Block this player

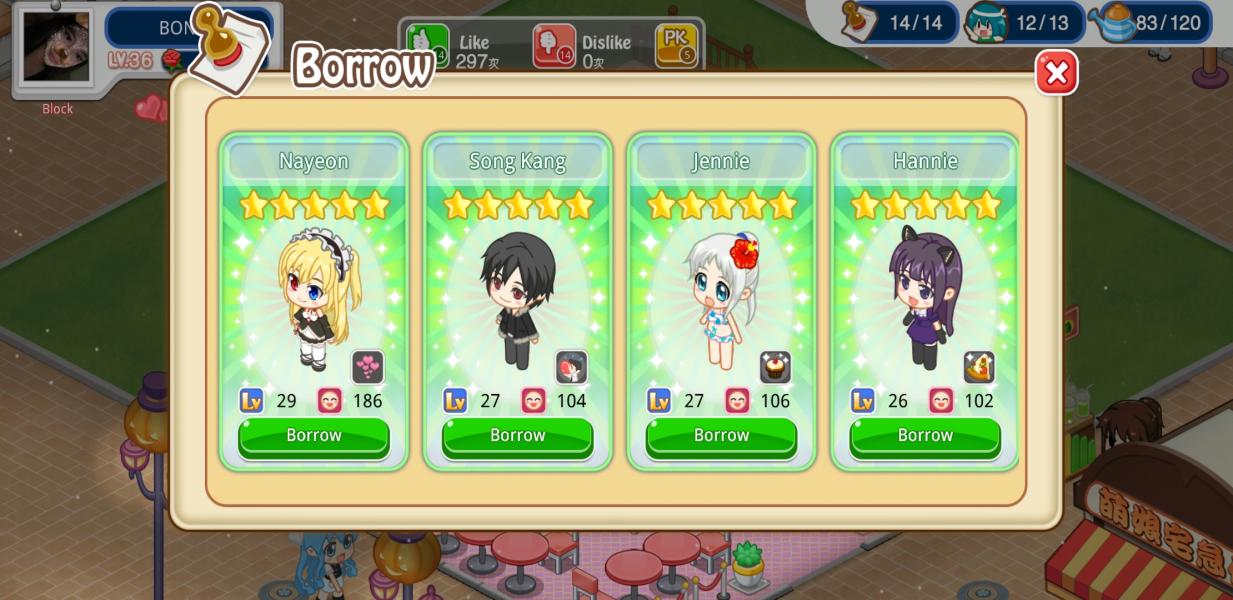(57, 109)
